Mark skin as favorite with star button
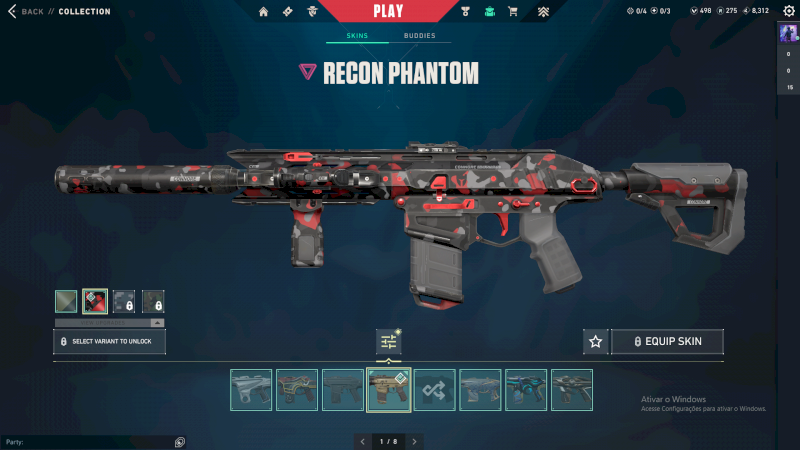This screenshot has height=450, width=800. click(596, 342)
